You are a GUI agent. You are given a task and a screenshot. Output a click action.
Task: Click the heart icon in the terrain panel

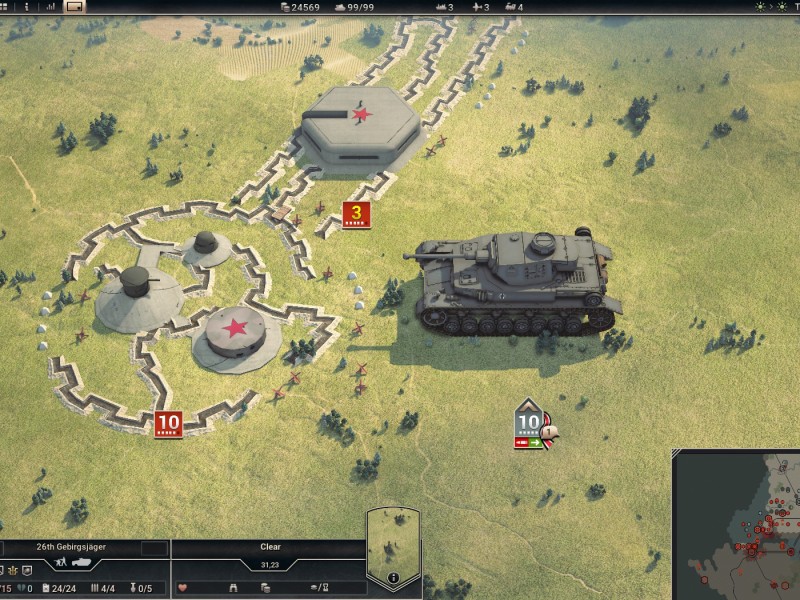[x=182, y=588]
